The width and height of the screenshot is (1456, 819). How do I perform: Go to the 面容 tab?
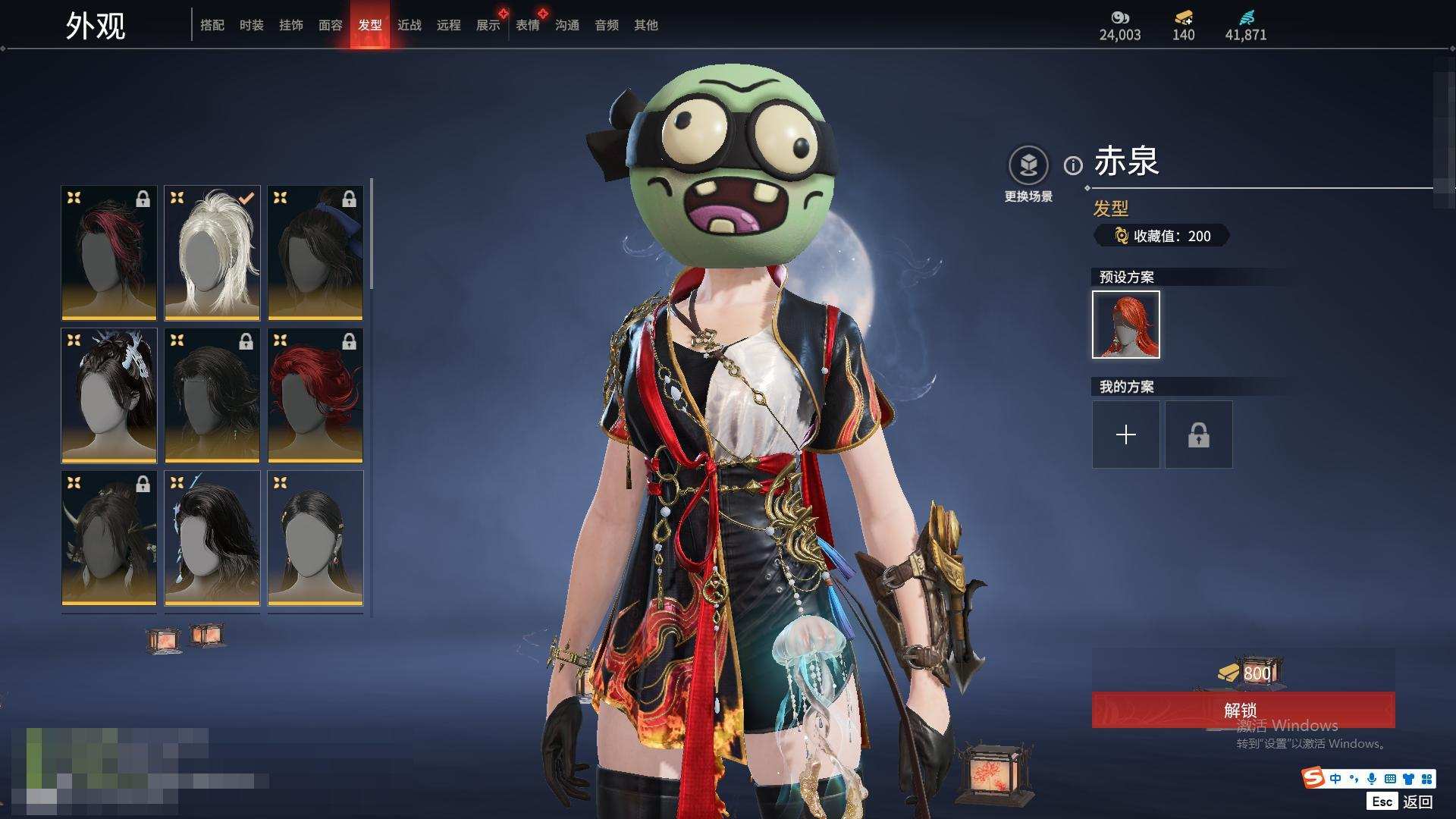coord(330,25)
